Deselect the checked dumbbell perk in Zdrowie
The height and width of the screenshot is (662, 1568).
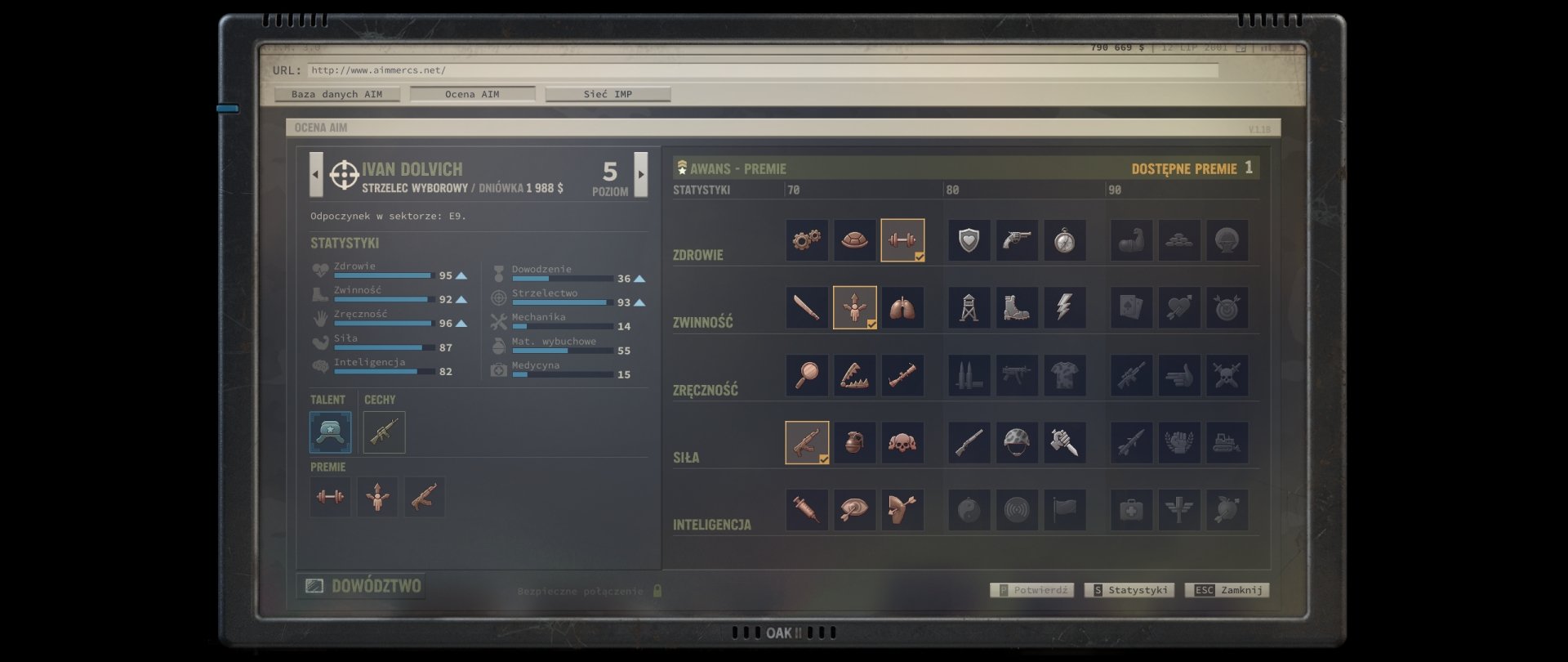(902, 240)
